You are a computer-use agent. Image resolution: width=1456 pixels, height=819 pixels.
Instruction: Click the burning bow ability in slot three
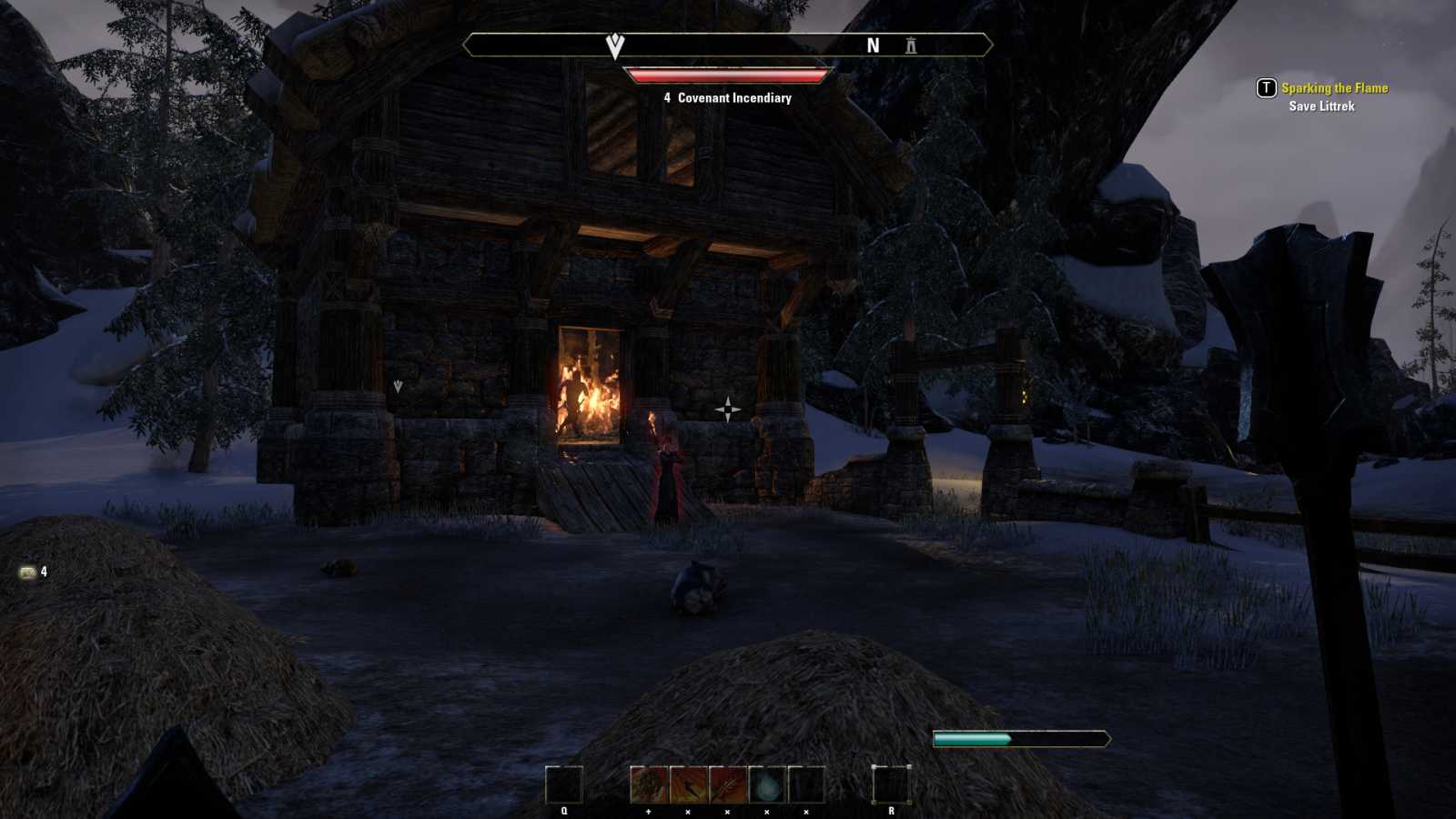coord(727,784)
